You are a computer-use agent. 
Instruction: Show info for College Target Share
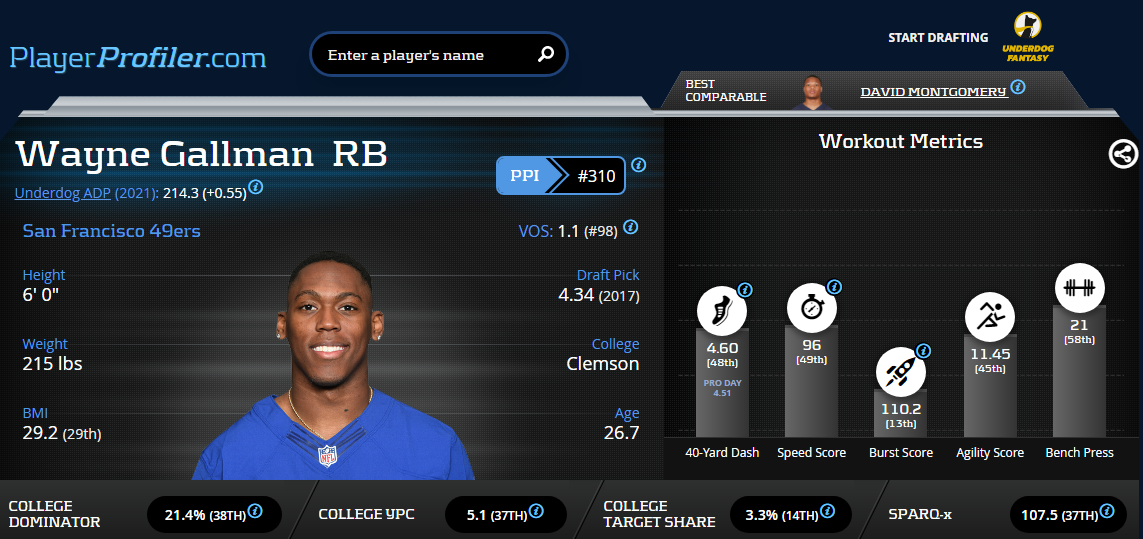(829, 511)
